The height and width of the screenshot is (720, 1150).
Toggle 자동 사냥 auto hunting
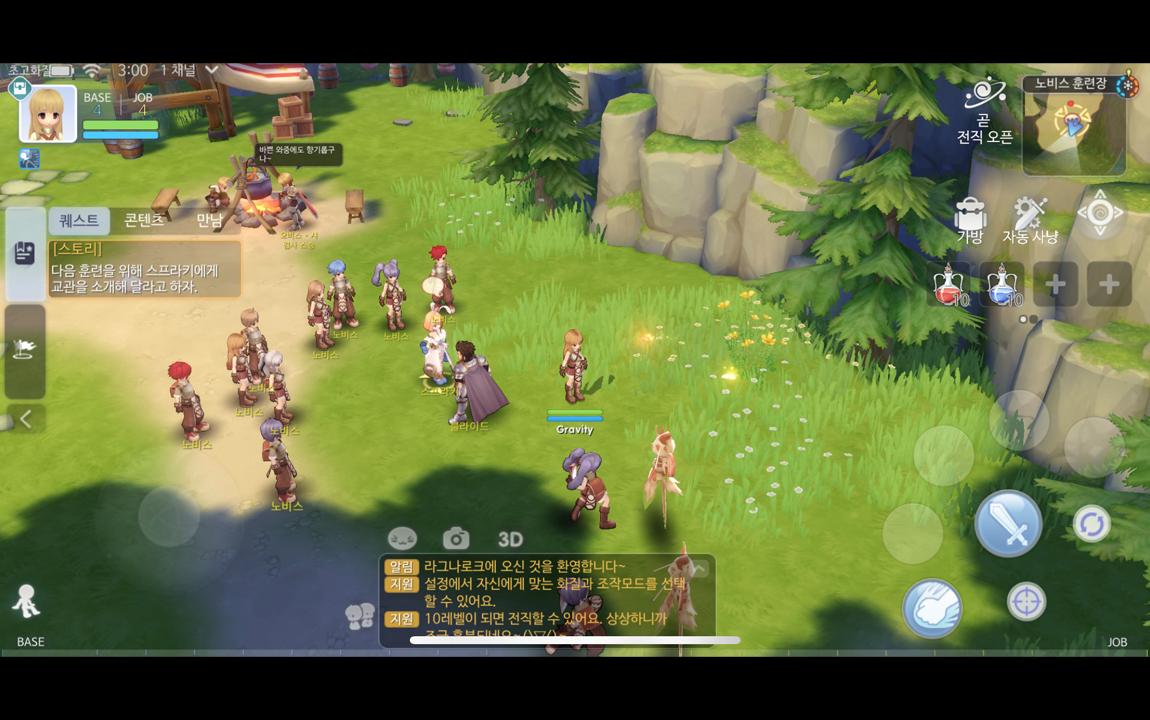click(x=1029, y=219)
